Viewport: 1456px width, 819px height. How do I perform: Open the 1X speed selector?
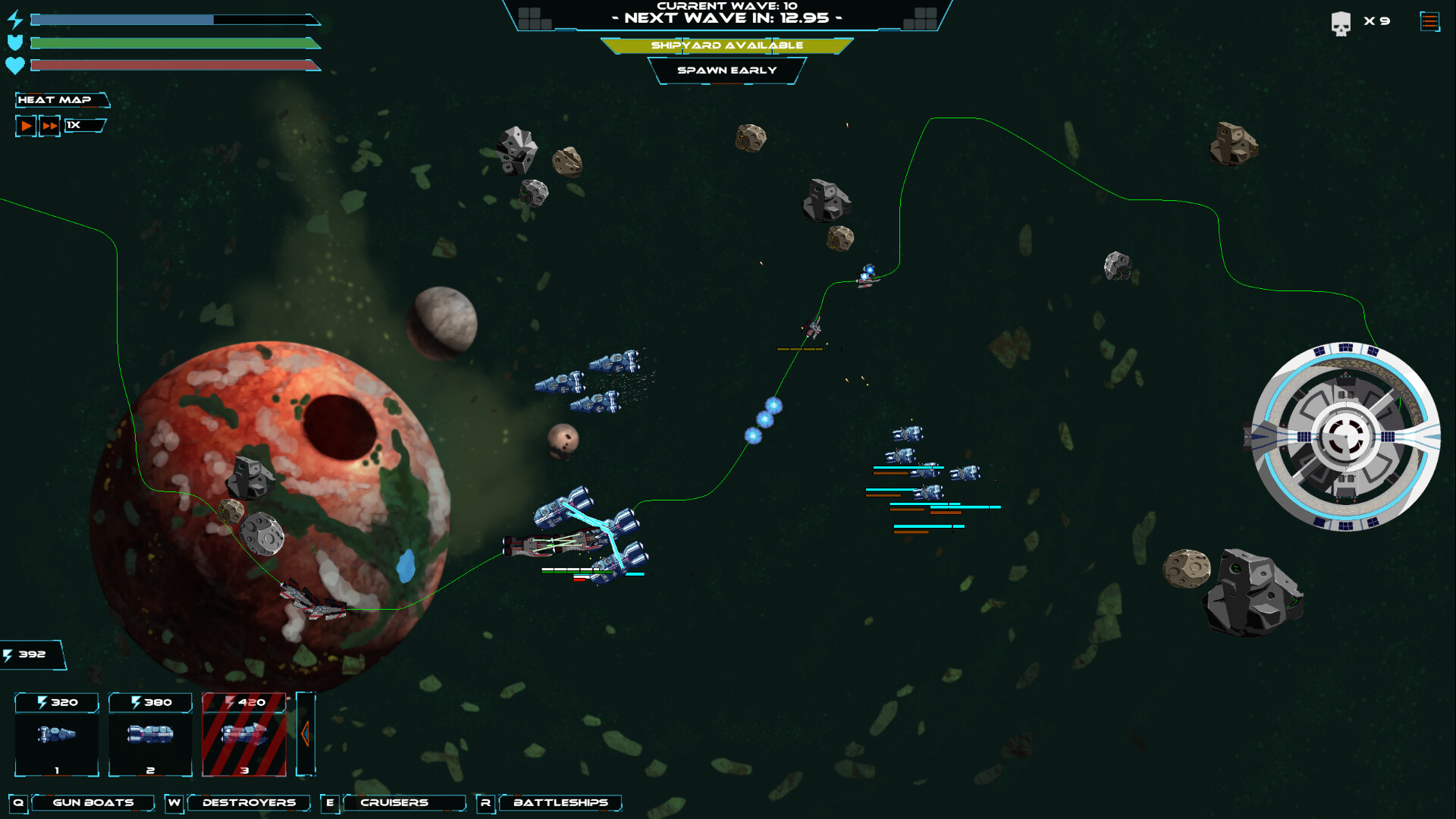point(83,125)
